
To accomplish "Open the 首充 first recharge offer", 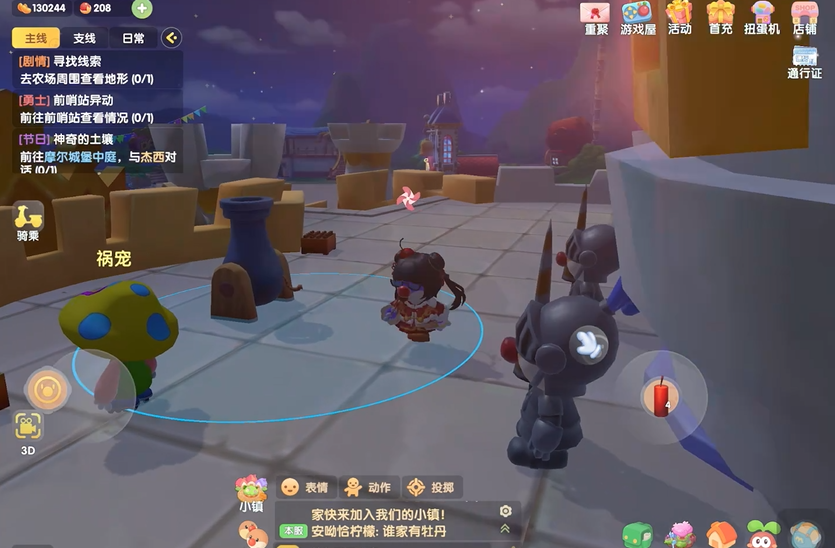I will (x=721, y=17).
